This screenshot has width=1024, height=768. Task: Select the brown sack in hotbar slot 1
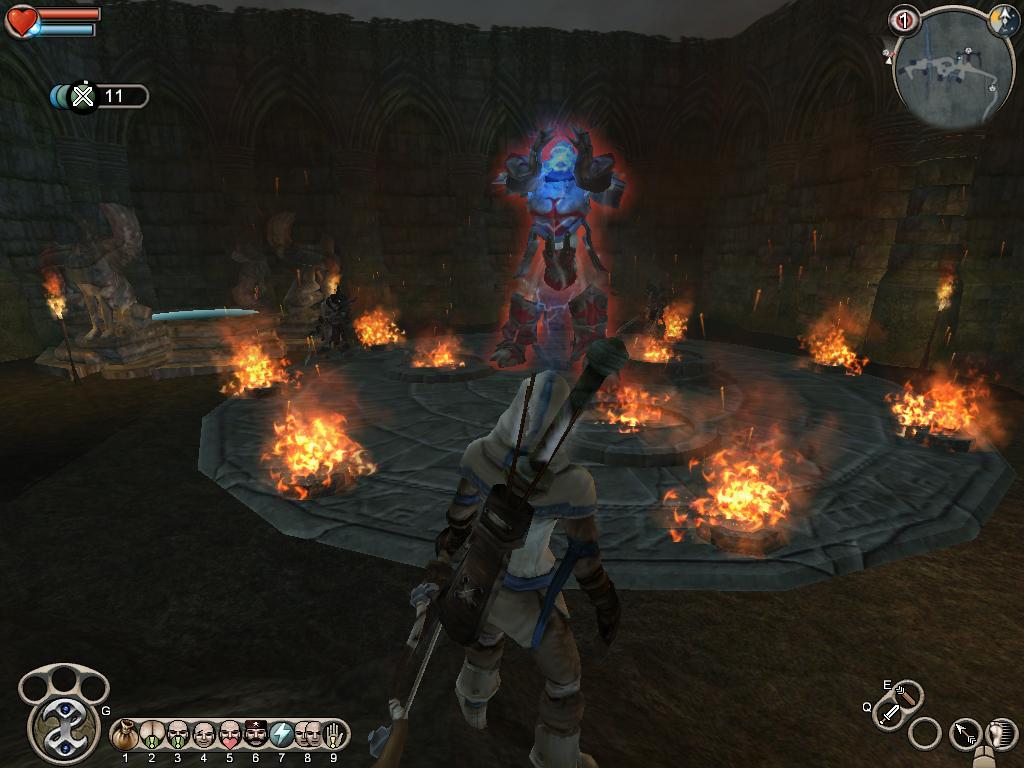(126, 735)
